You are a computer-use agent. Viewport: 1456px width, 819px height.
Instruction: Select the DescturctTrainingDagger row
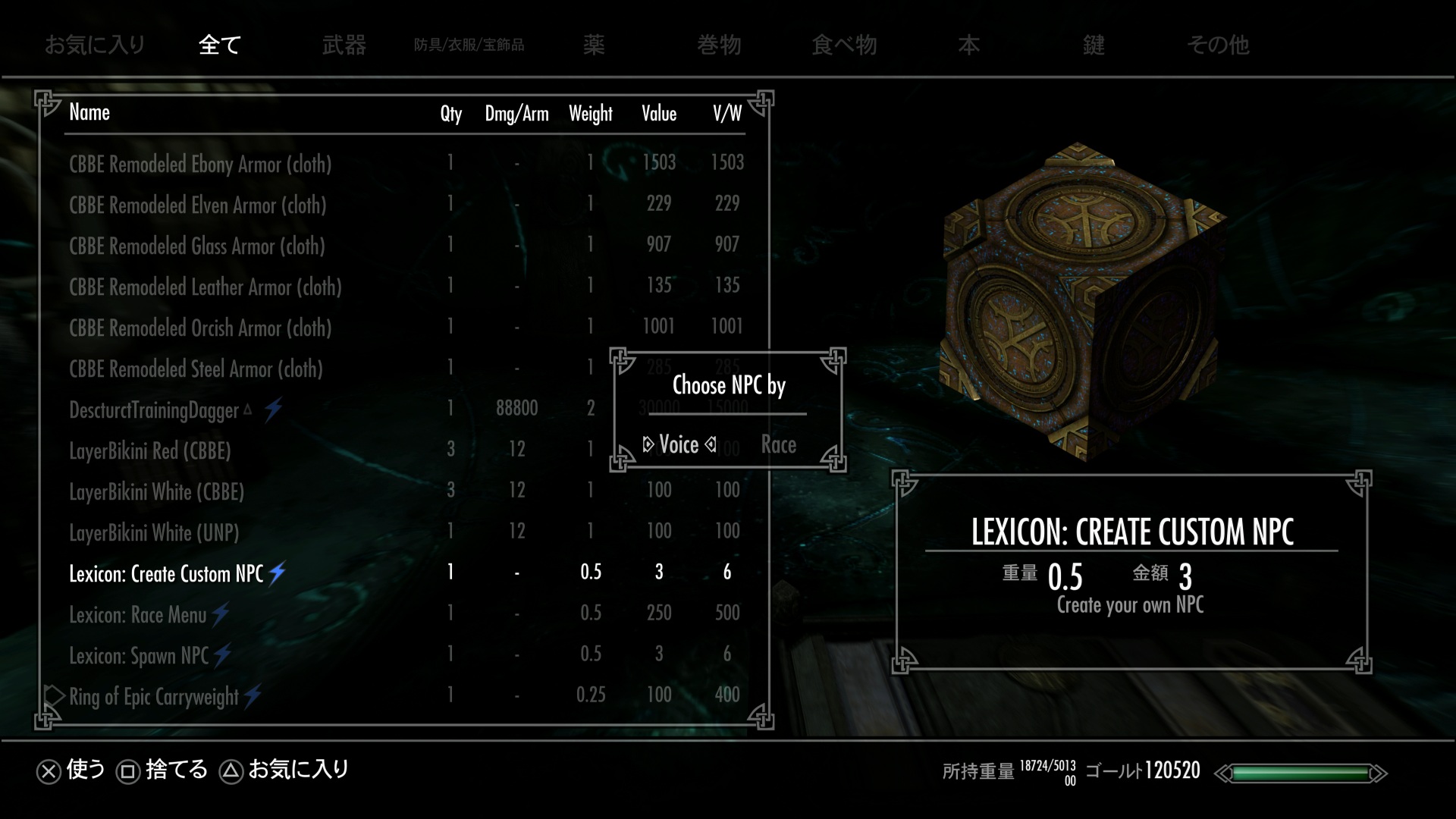(154, 410)
